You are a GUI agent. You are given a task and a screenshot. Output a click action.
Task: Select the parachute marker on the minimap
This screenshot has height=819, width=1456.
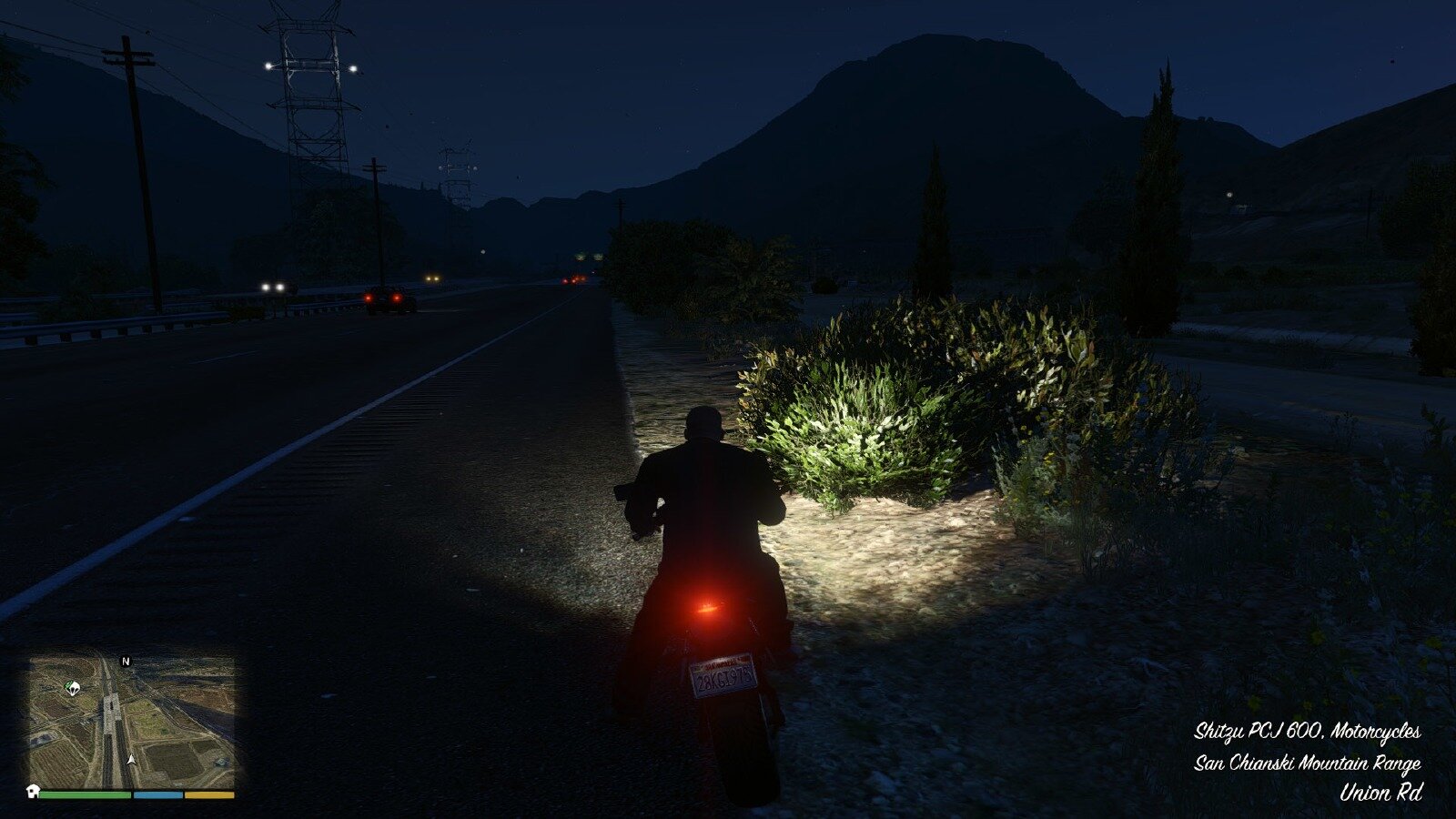(x=71, y=687)
